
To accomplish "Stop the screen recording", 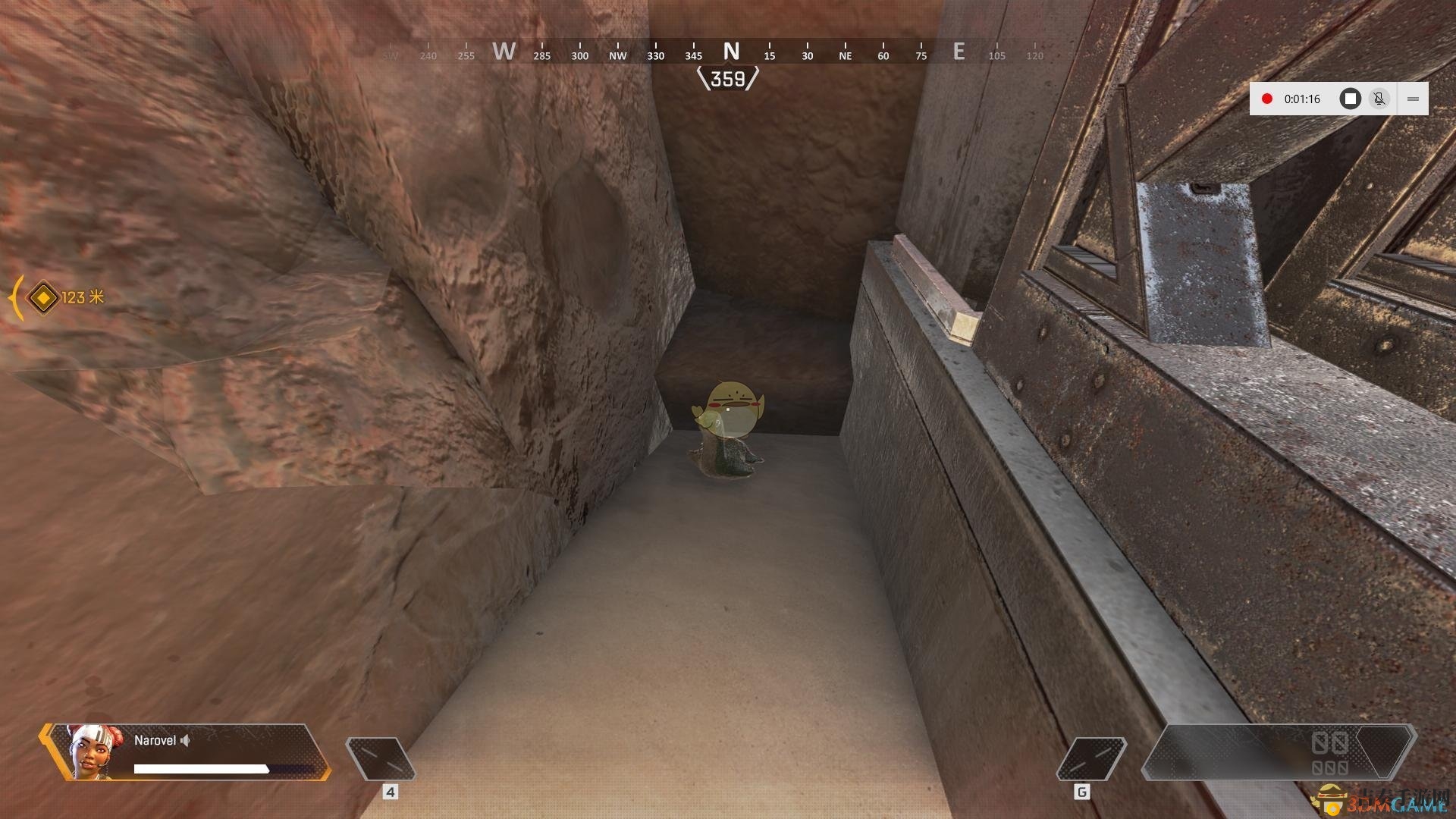I will click(1350, 99).
